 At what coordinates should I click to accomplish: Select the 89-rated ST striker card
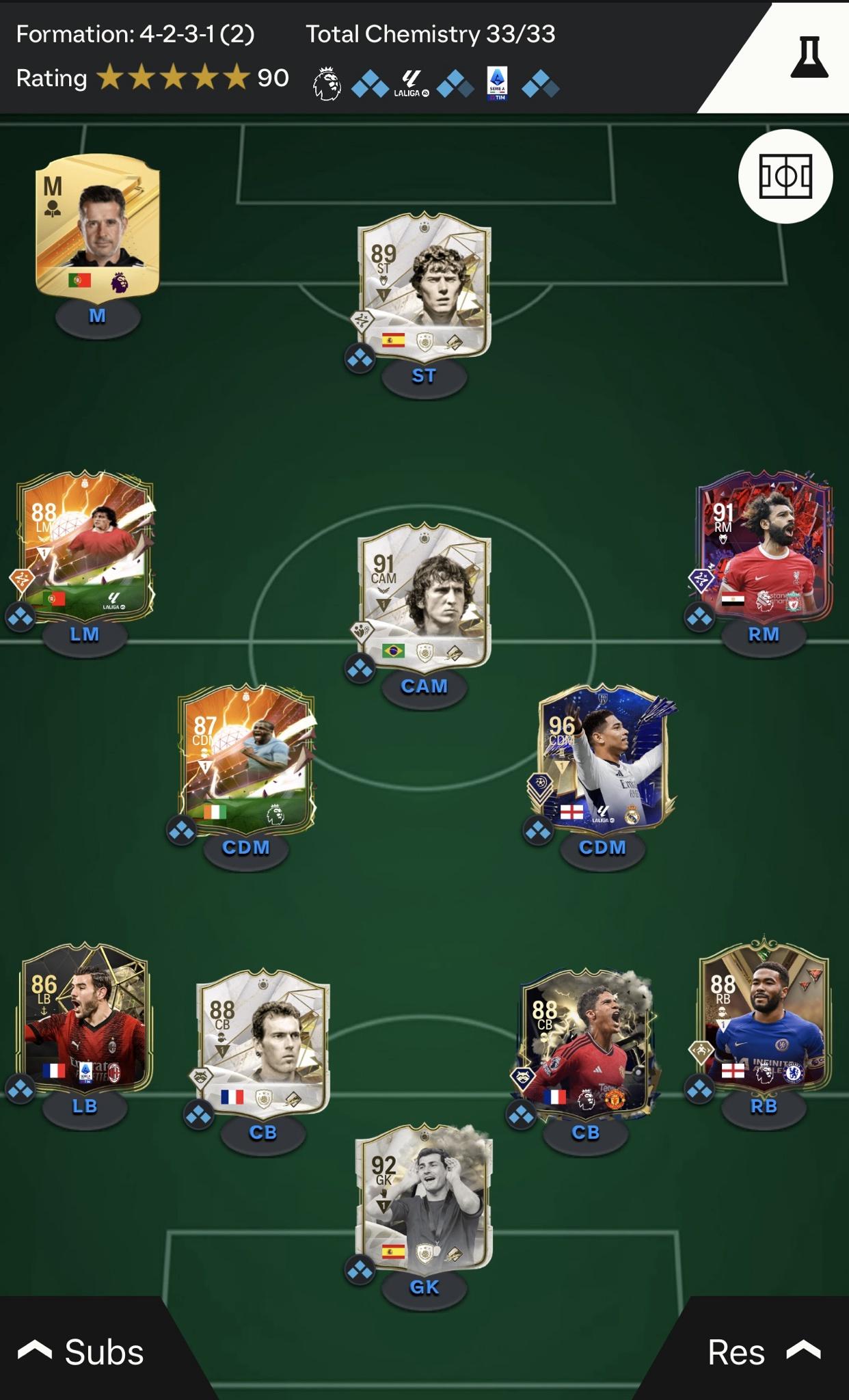click(424, 284)
